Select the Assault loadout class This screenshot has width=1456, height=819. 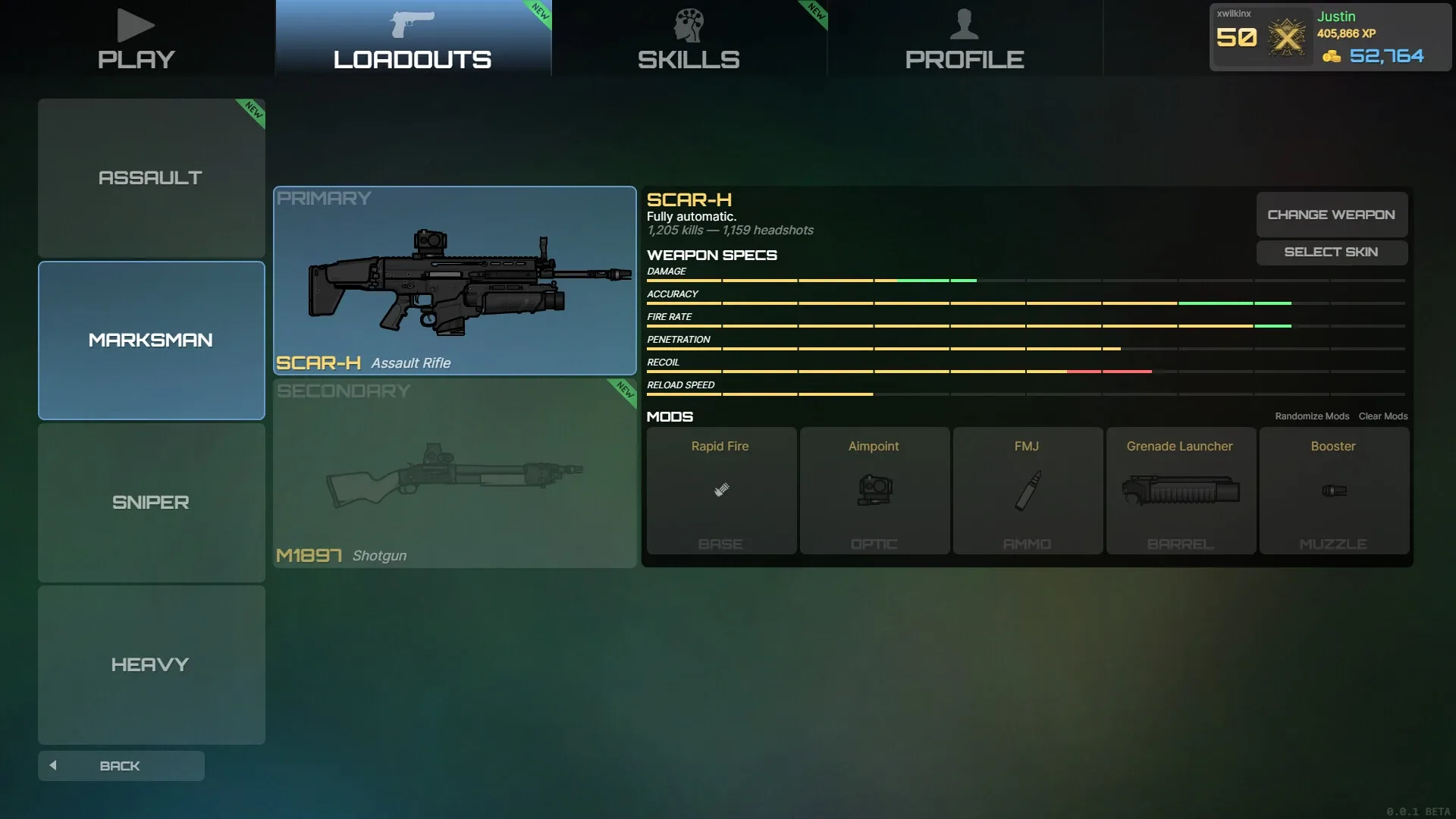tap(151, 177)
